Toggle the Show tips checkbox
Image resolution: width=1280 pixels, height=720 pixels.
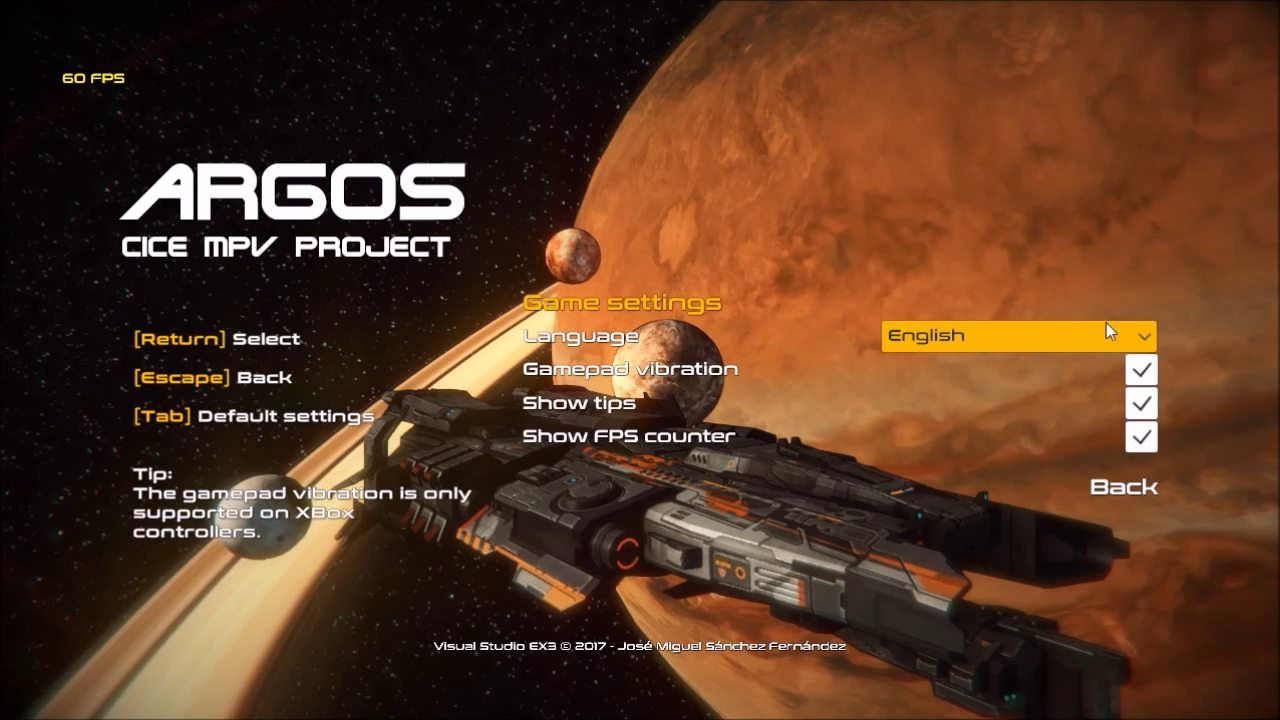(x=1141, y=403)
